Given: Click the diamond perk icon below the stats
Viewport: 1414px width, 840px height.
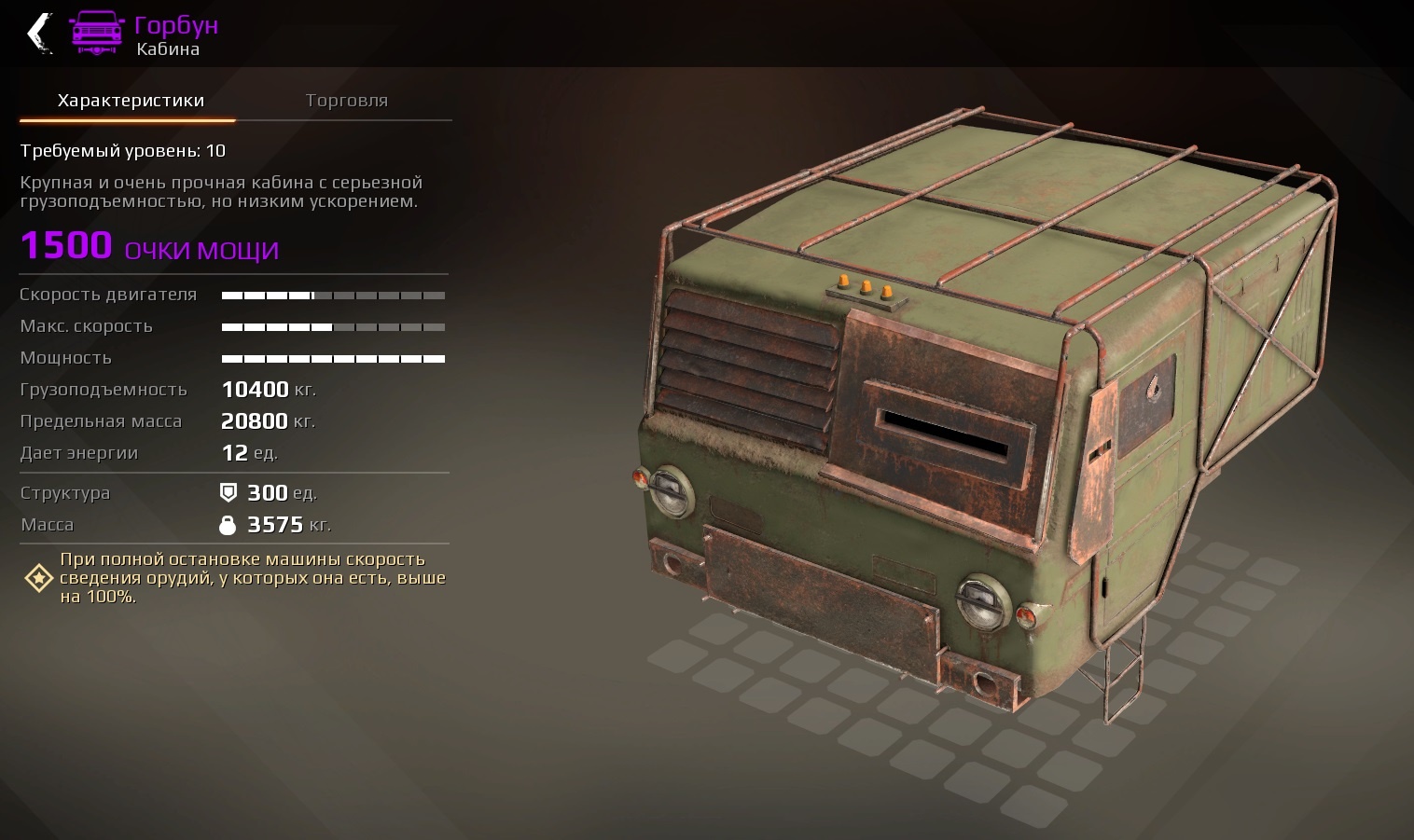Looking at the screenshot, I should click(x=37, y=578).
